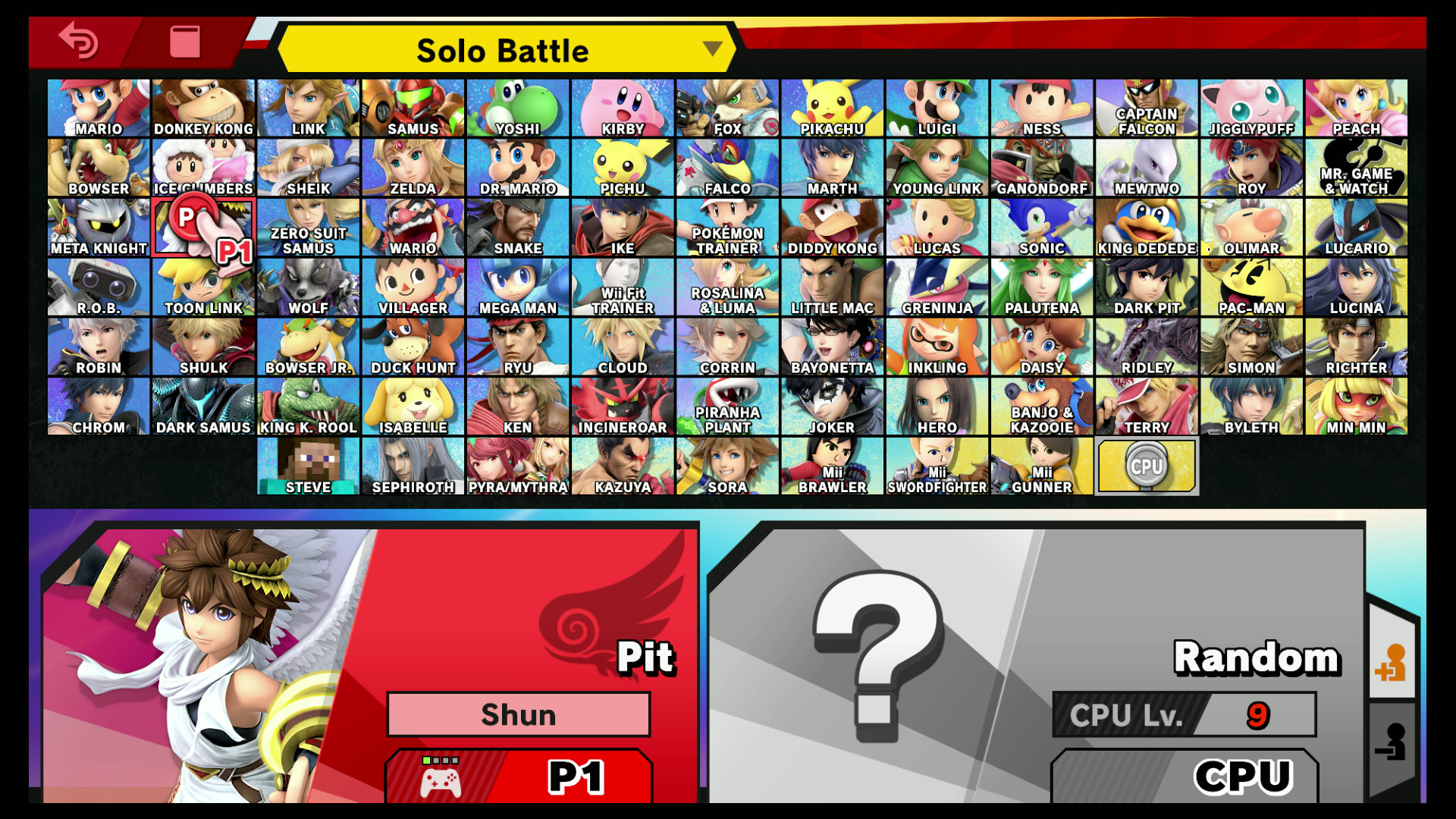Select Sora in the bottom row
1456x819 pixels.
(726, 465)
